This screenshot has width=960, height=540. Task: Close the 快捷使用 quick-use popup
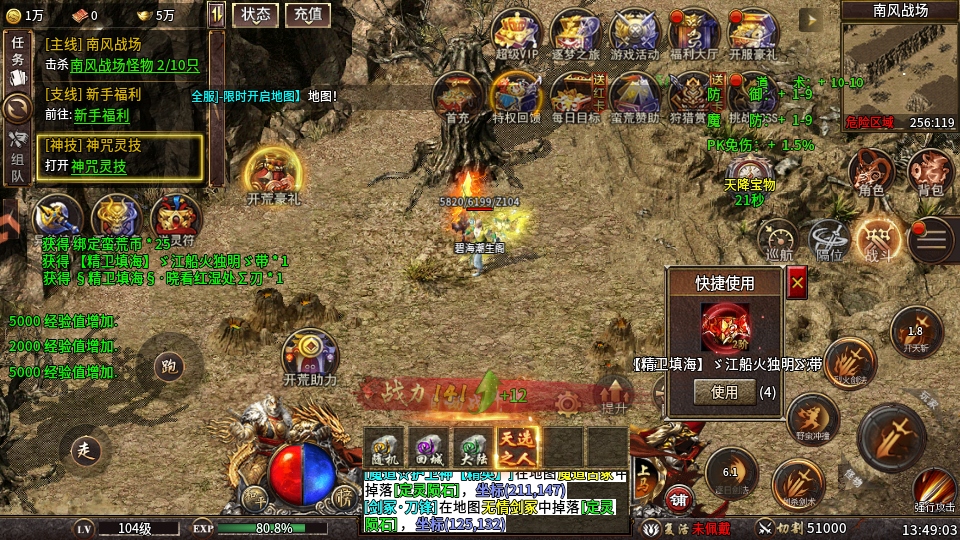pos(797,285)
